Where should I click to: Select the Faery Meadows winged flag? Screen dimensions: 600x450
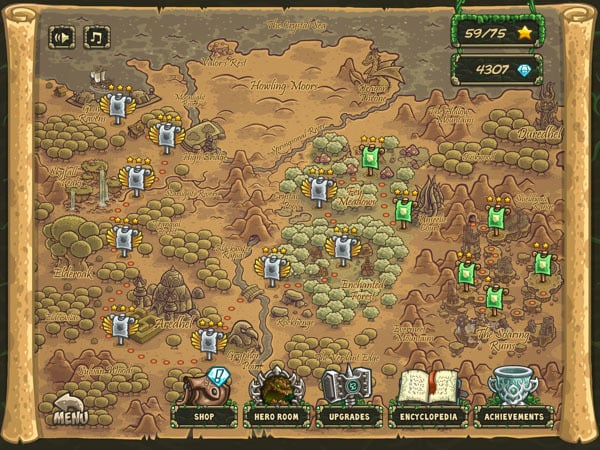[319, 187]
